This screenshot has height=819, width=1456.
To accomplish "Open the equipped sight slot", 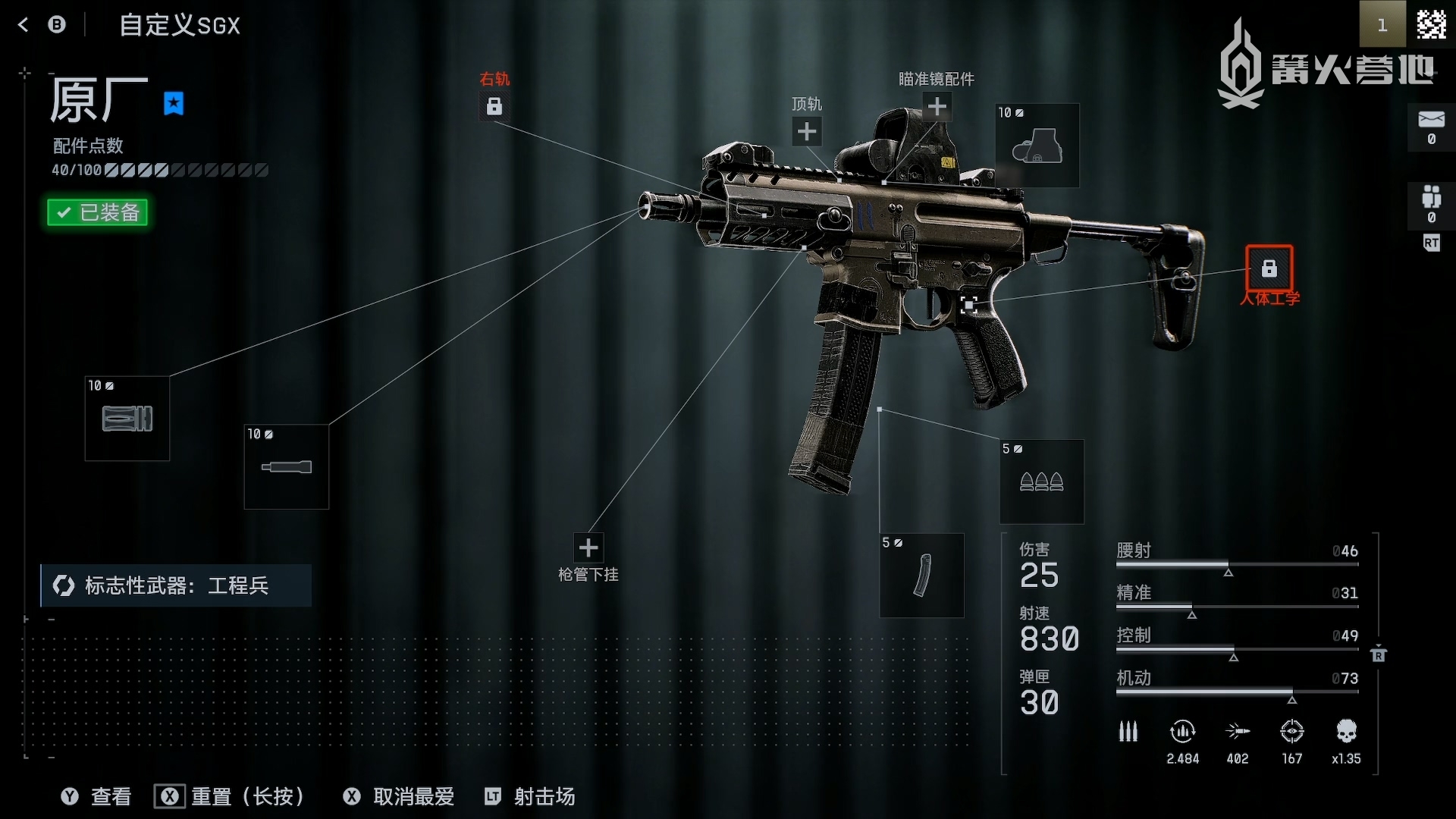I will coord(1037,146).
